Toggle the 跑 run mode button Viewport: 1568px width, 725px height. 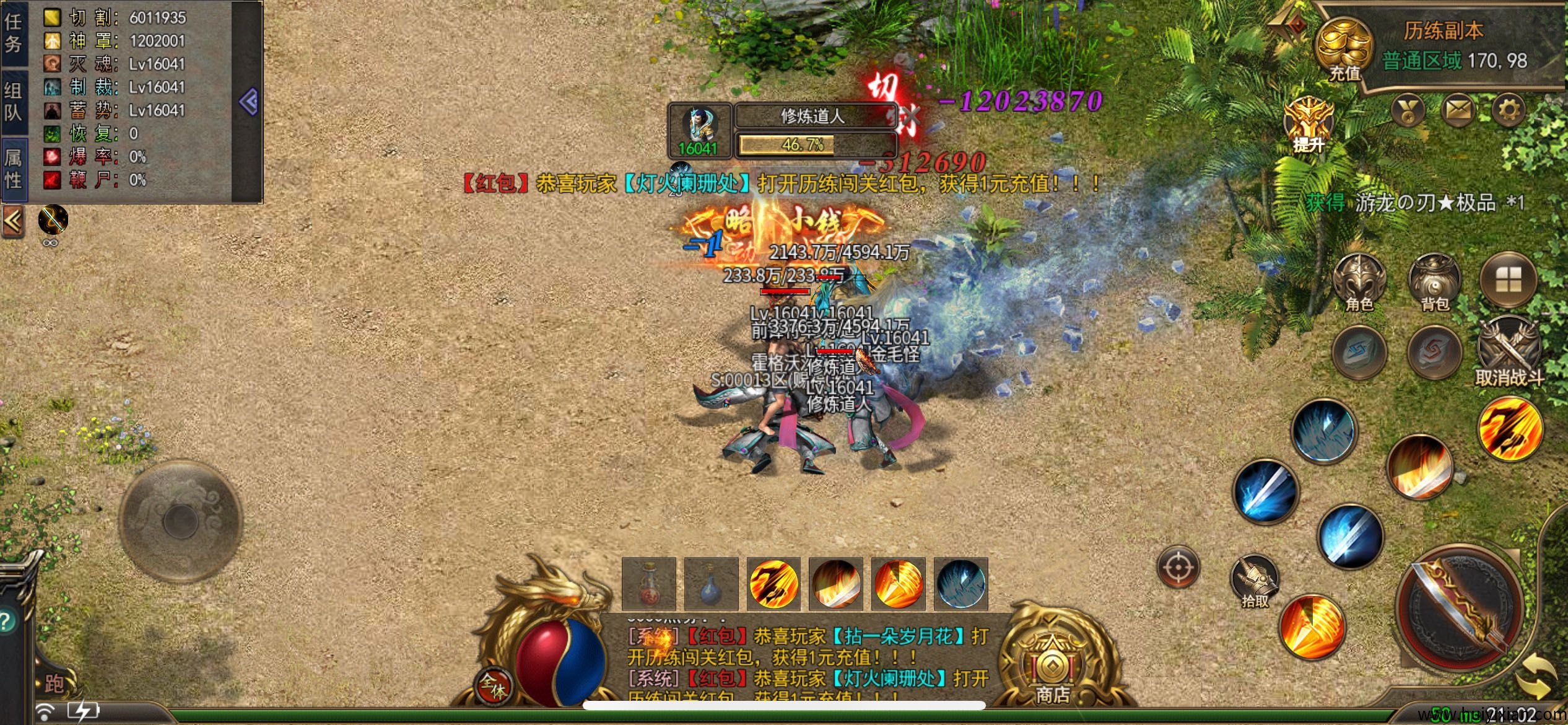54,683
